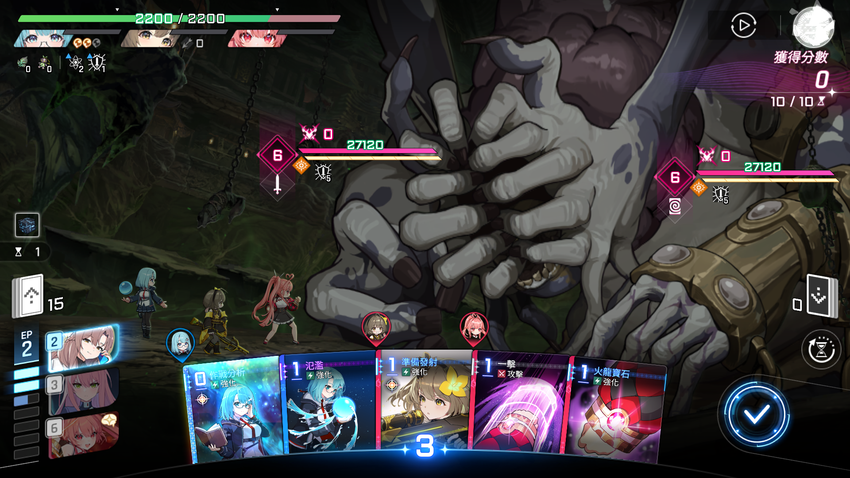Inspect the dark cube item icon
The height and width of the screenshot is (478, 850).
(x=27, y=225)
